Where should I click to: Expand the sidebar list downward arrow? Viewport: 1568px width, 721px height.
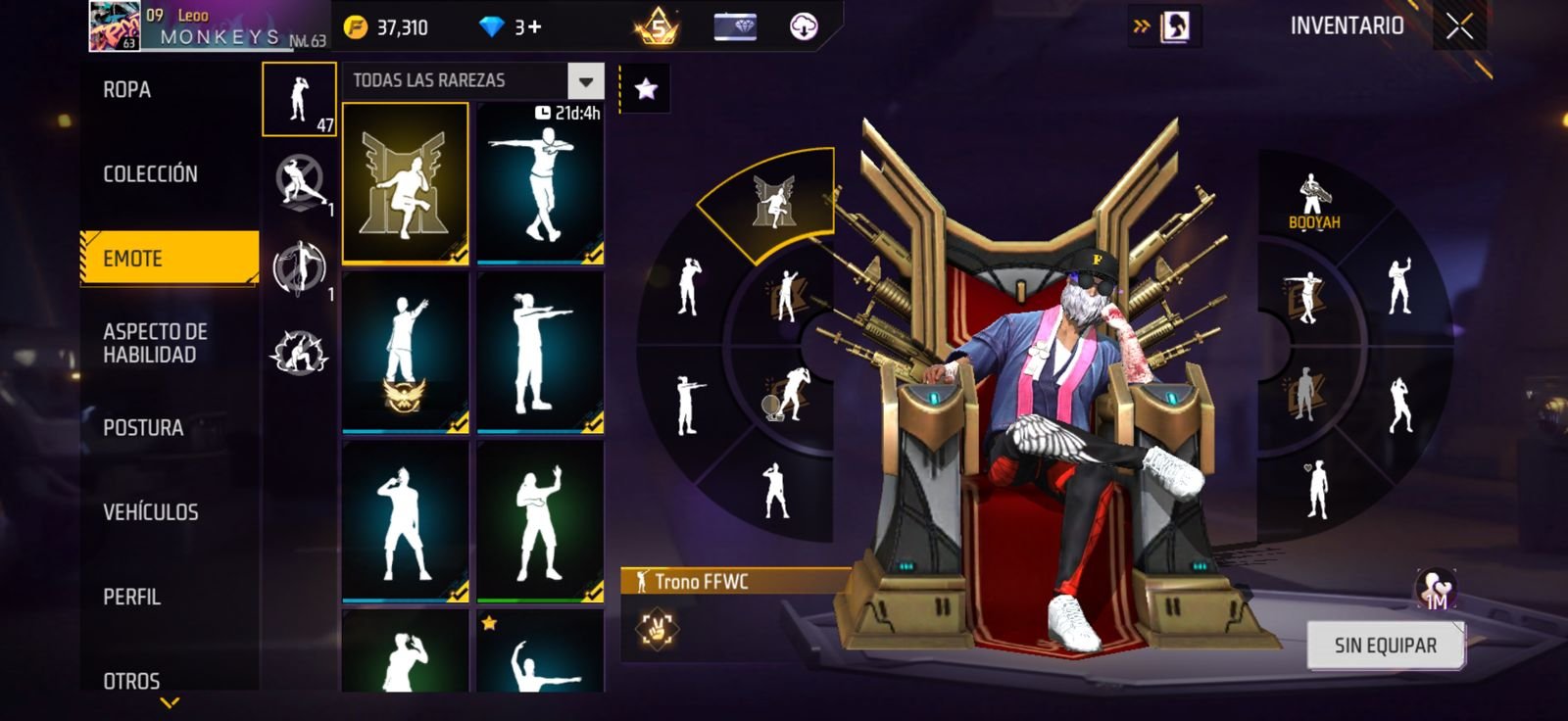(x=169, y=699)
